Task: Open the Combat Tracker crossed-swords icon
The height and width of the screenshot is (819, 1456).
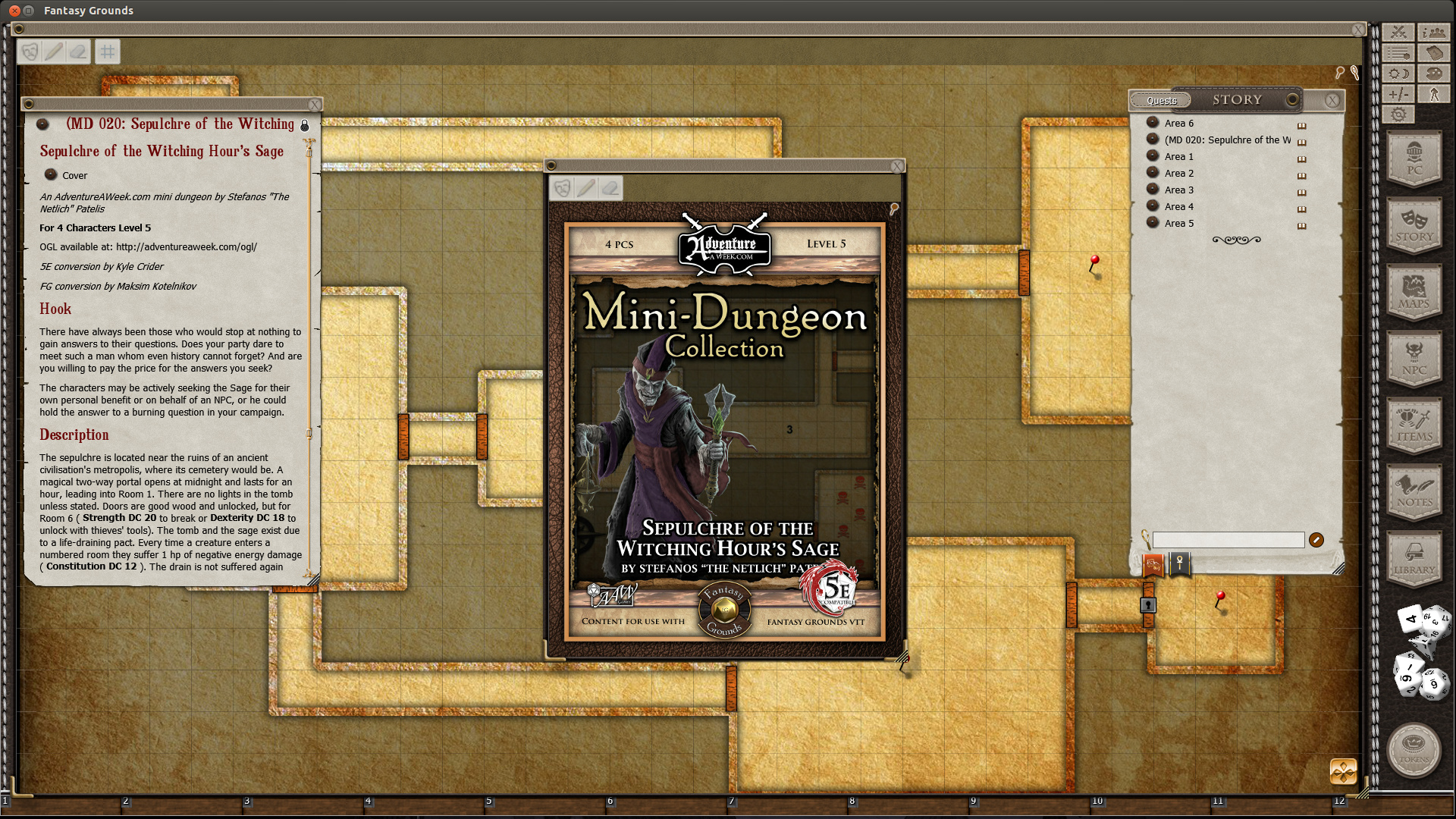Action: [x=1399, y=32]
